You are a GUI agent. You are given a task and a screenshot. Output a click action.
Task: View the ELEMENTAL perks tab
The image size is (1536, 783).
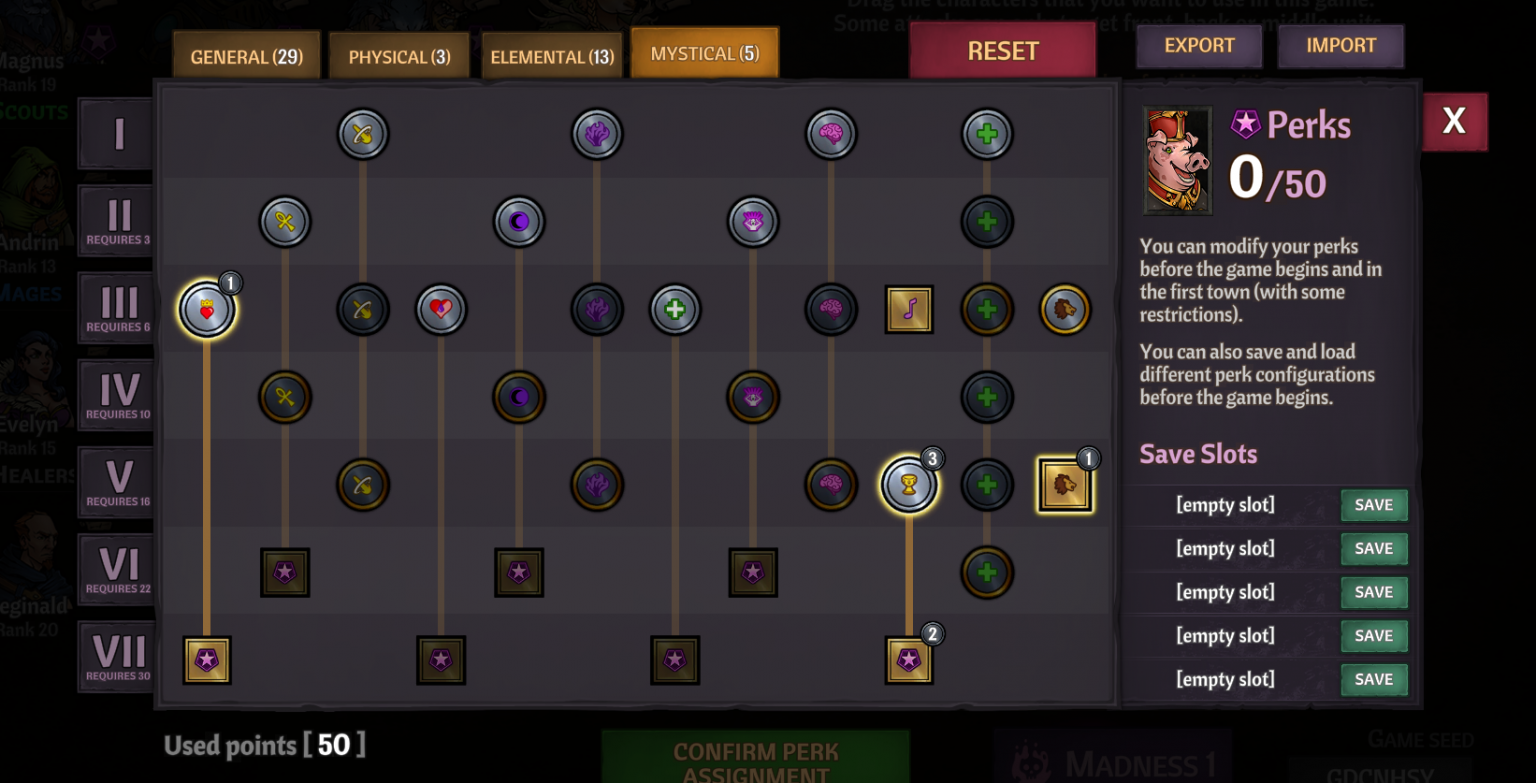point(552,56)
